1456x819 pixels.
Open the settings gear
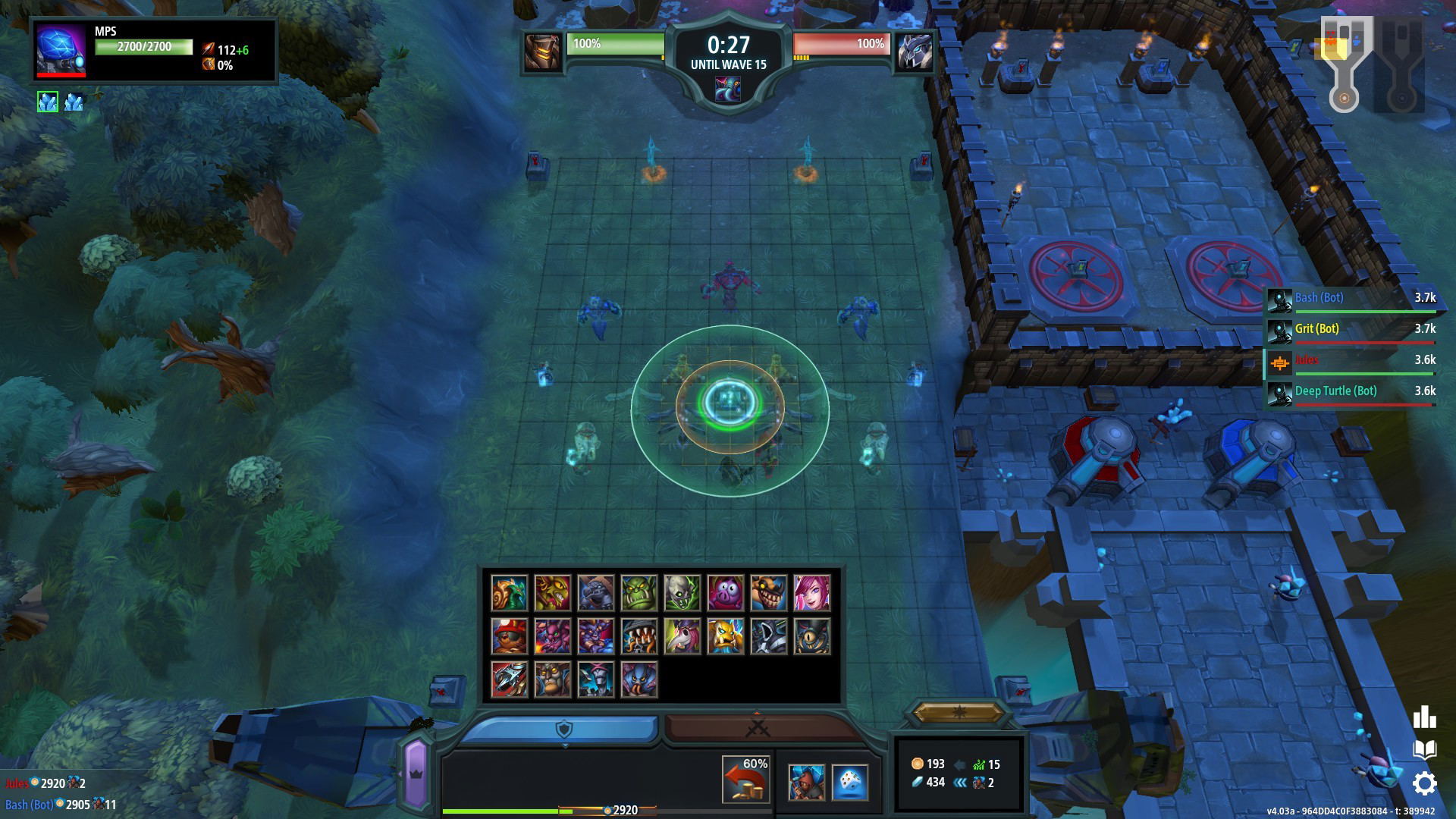coord(1424,784)
